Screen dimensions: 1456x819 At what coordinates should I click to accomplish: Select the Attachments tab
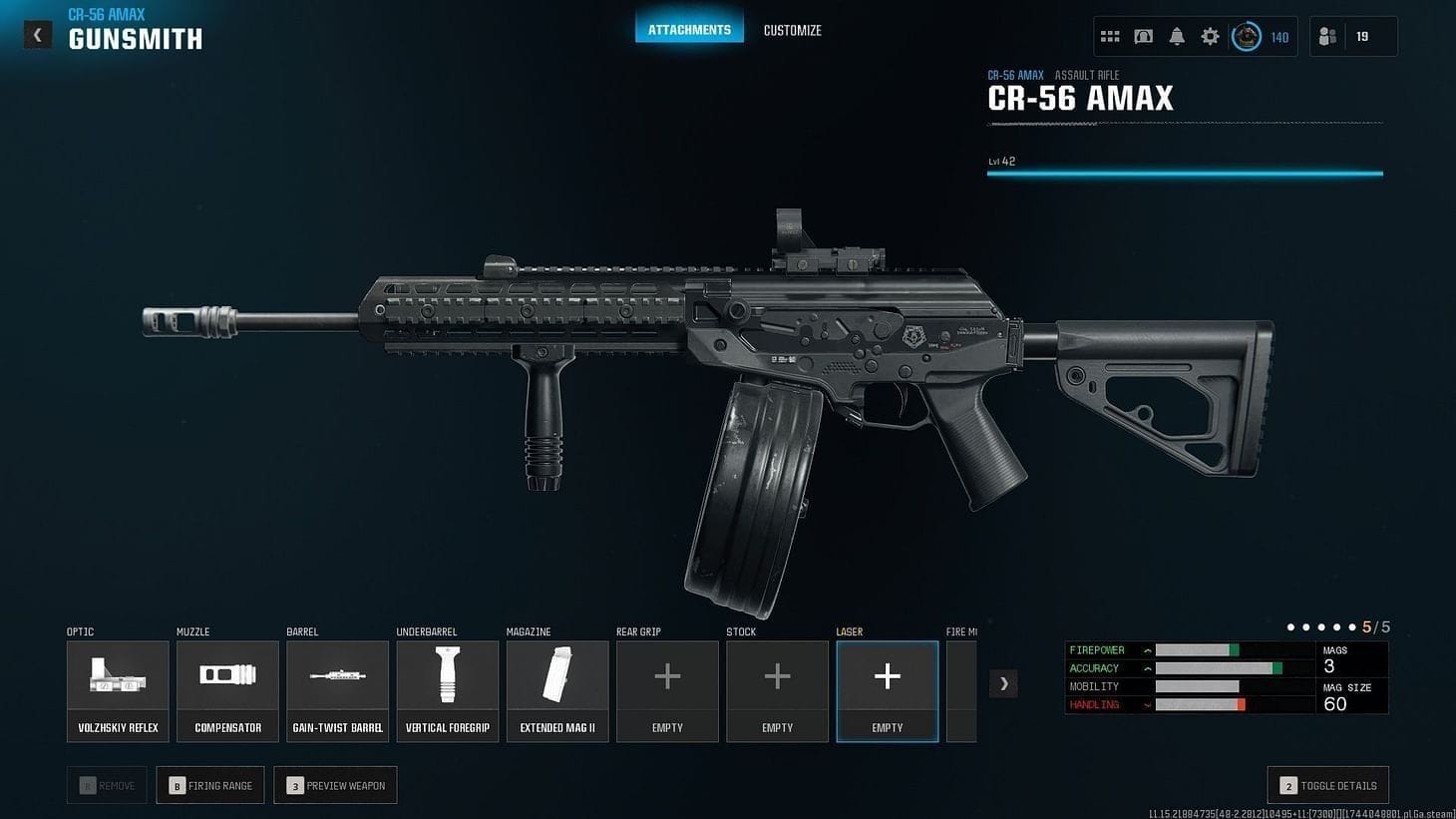689,29
